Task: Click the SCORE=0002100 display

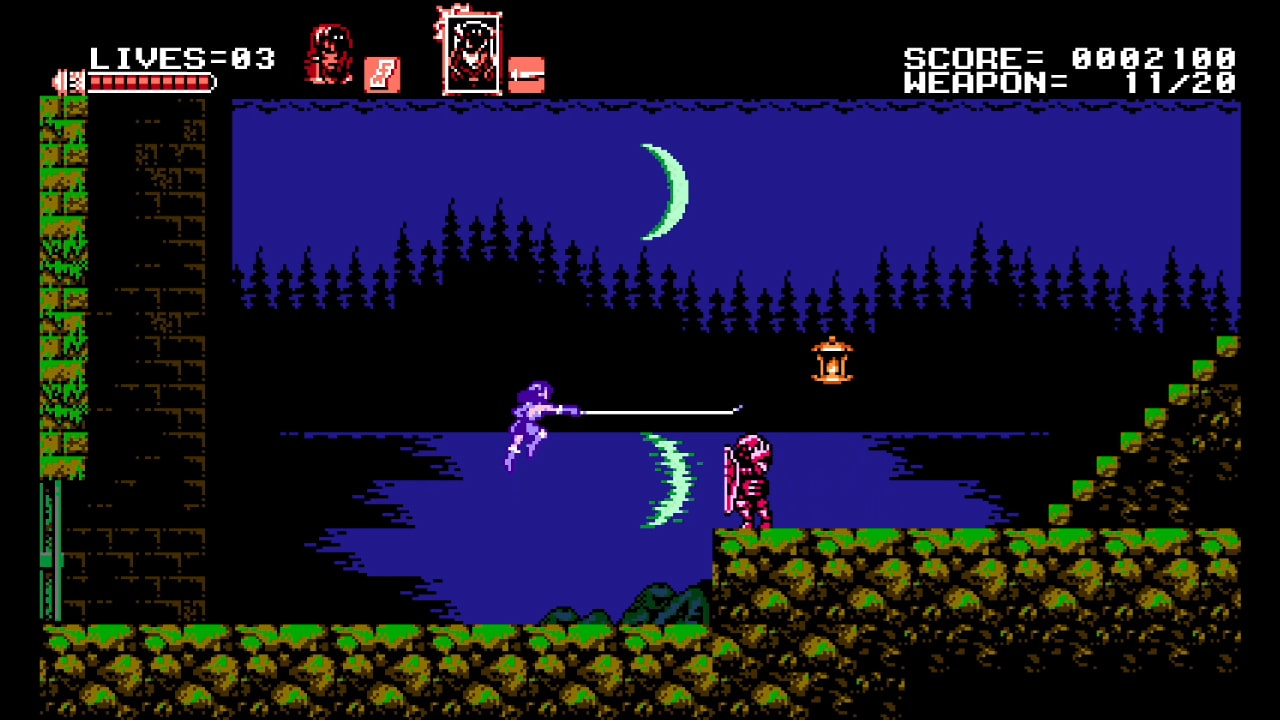Action: pyautogui.click(x=1070, y=56)
